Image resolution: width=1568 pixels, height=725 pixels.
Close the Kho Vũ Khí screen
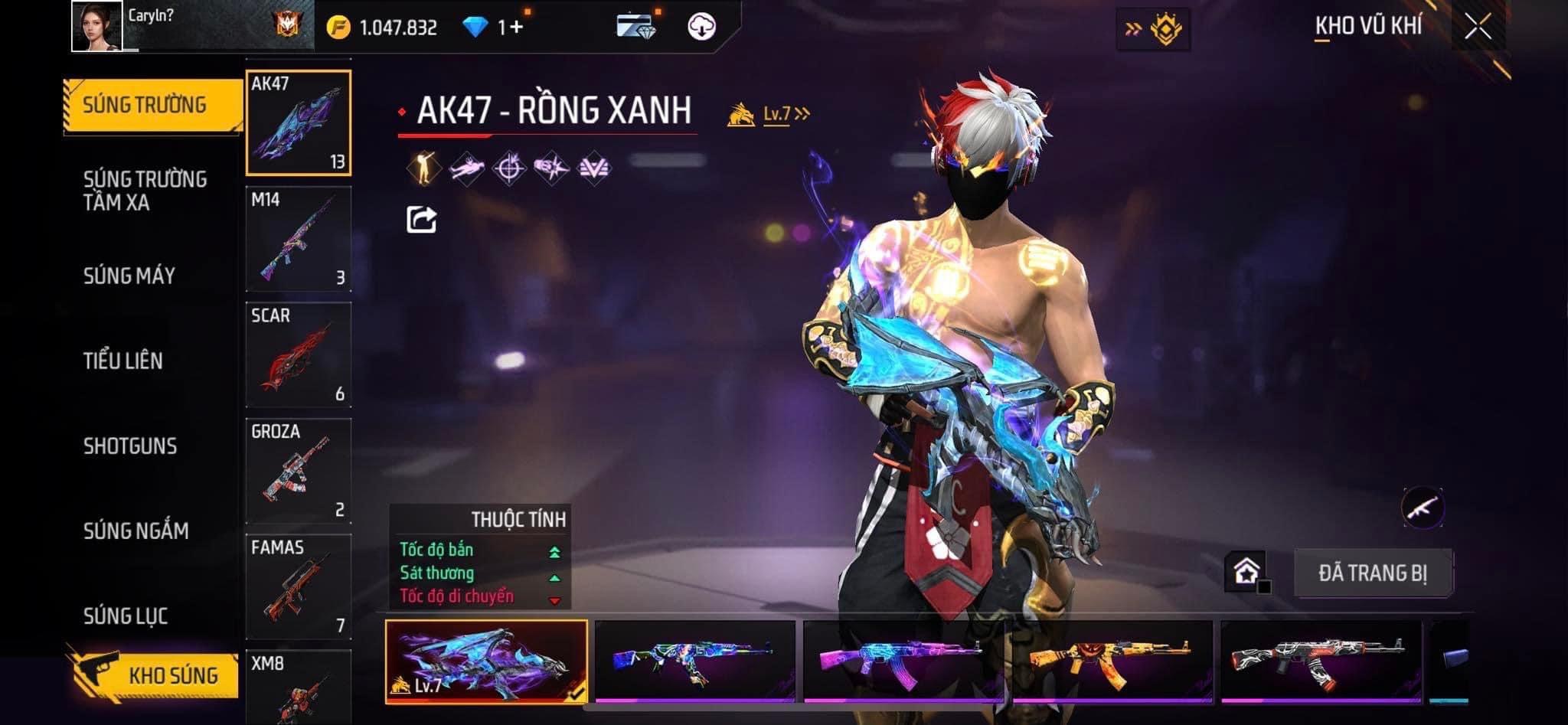[x=1478, y=27]
